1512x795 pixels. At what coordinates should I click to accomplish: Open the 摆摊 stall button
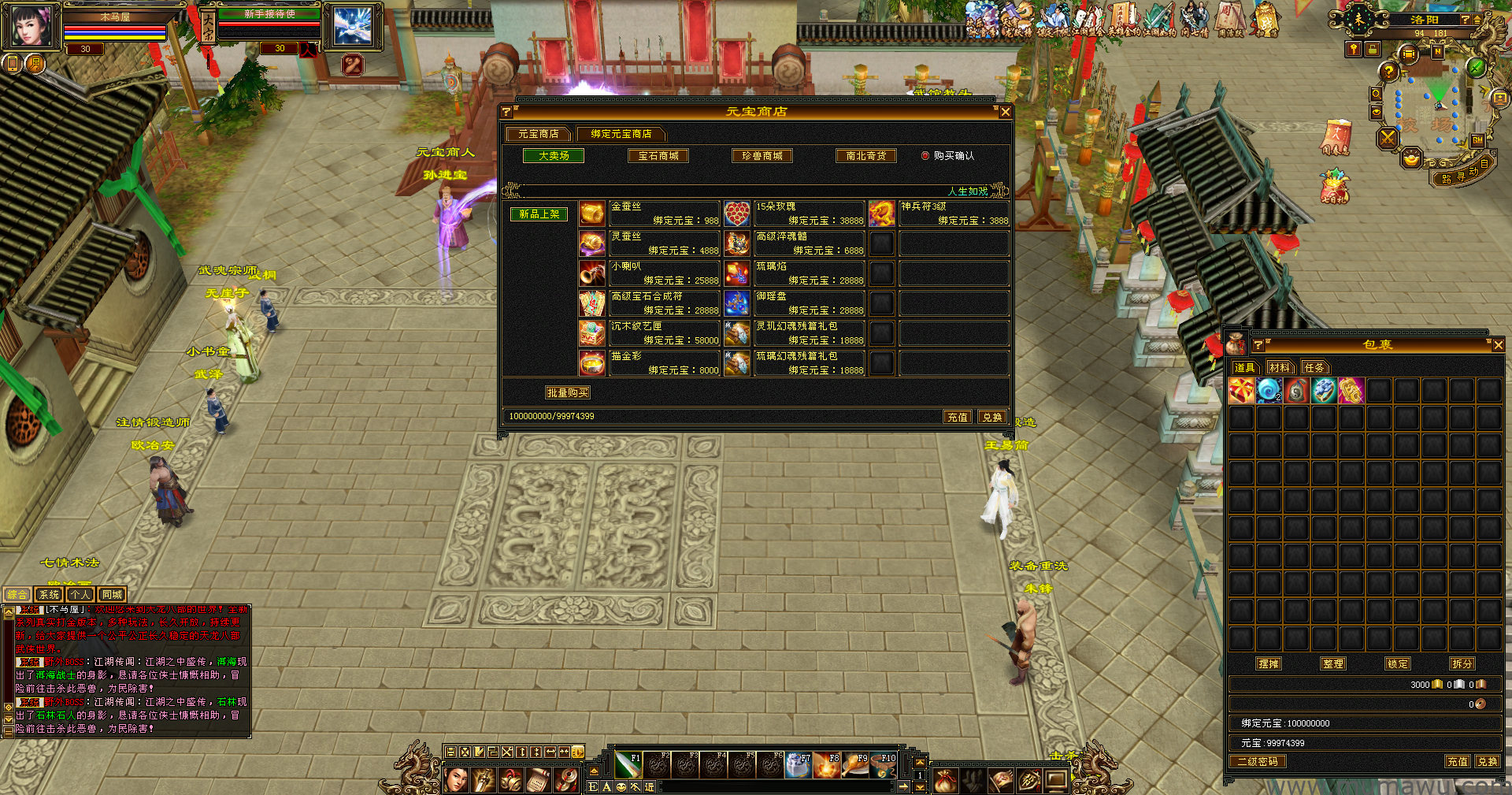tap(1269, 664)
